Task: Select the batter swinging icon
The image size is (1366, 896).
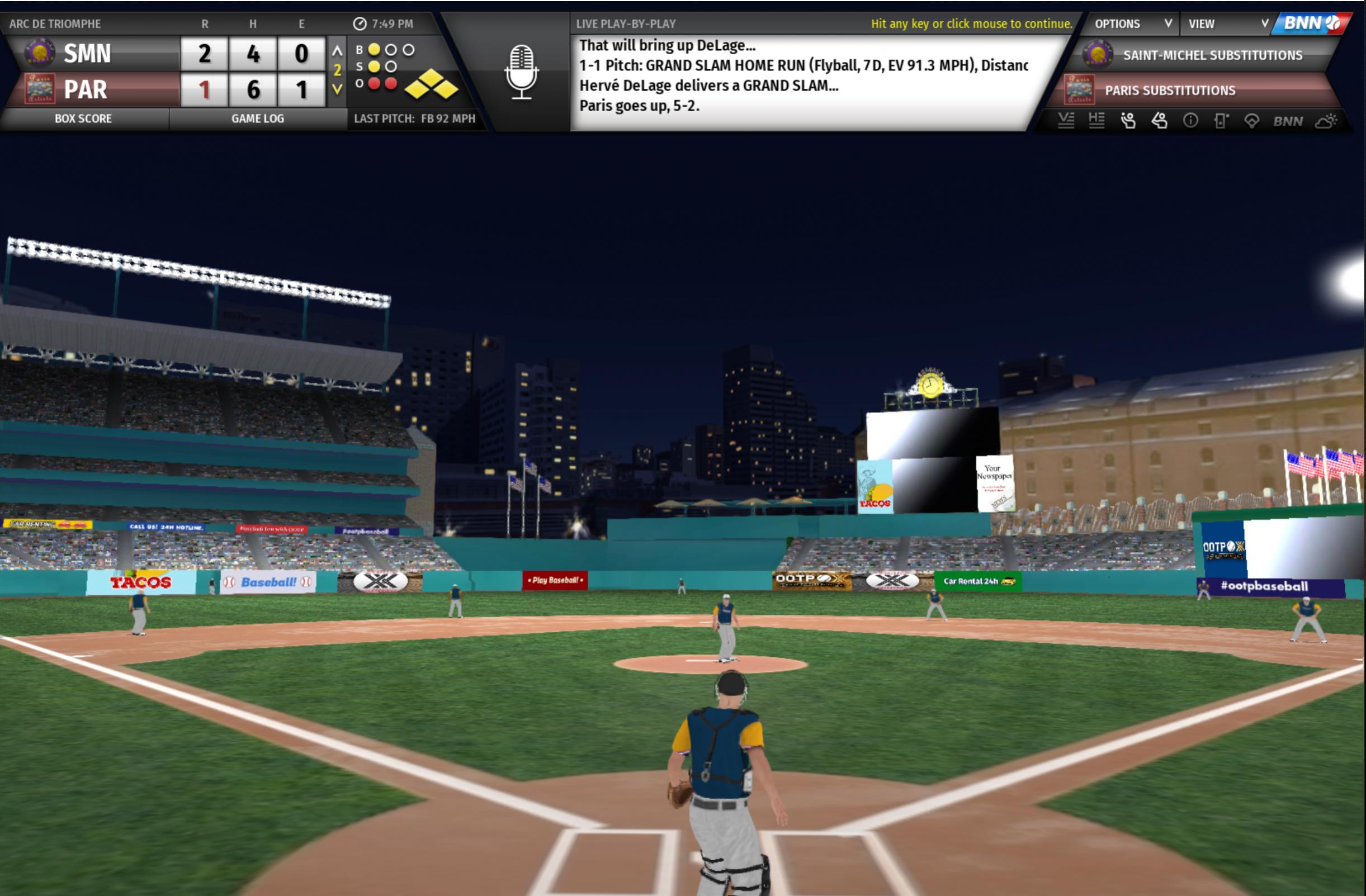Action: [1159, 121]
